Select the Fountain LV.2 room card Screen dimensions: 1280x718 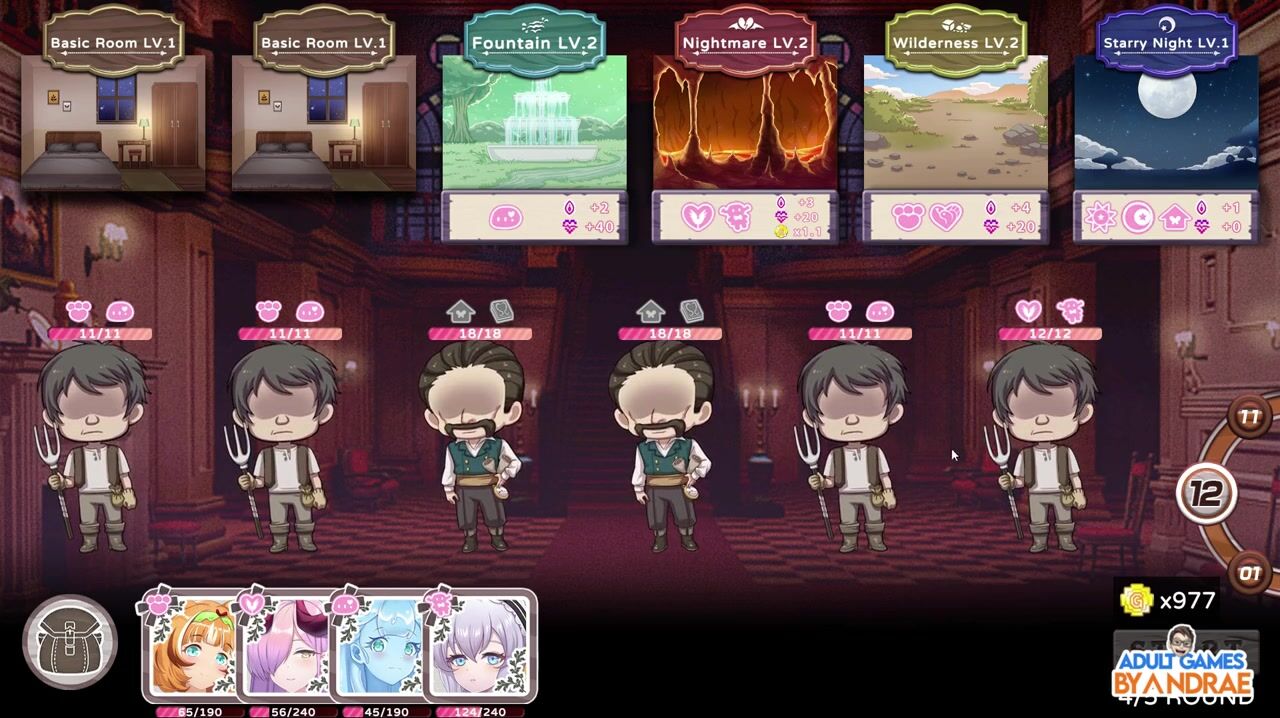pos(534,123)
